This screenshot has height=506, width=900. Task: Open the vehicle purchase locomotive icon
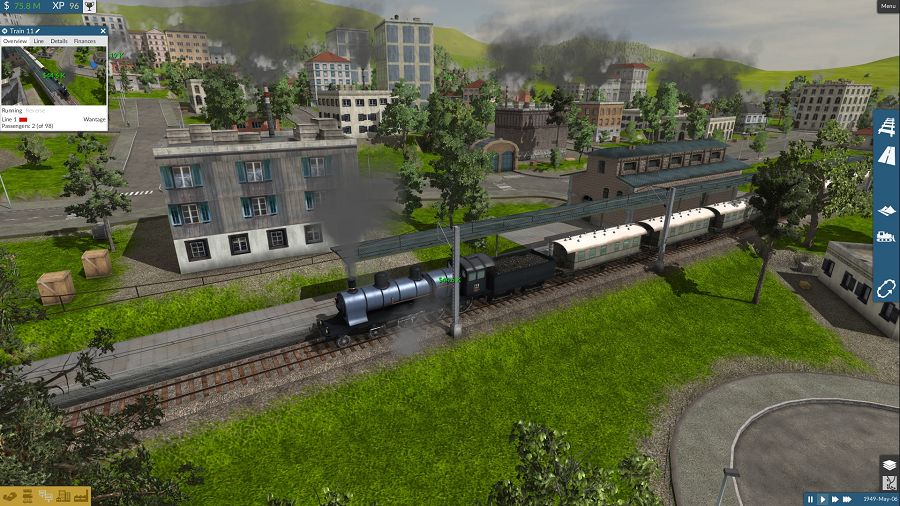(886, 237)
